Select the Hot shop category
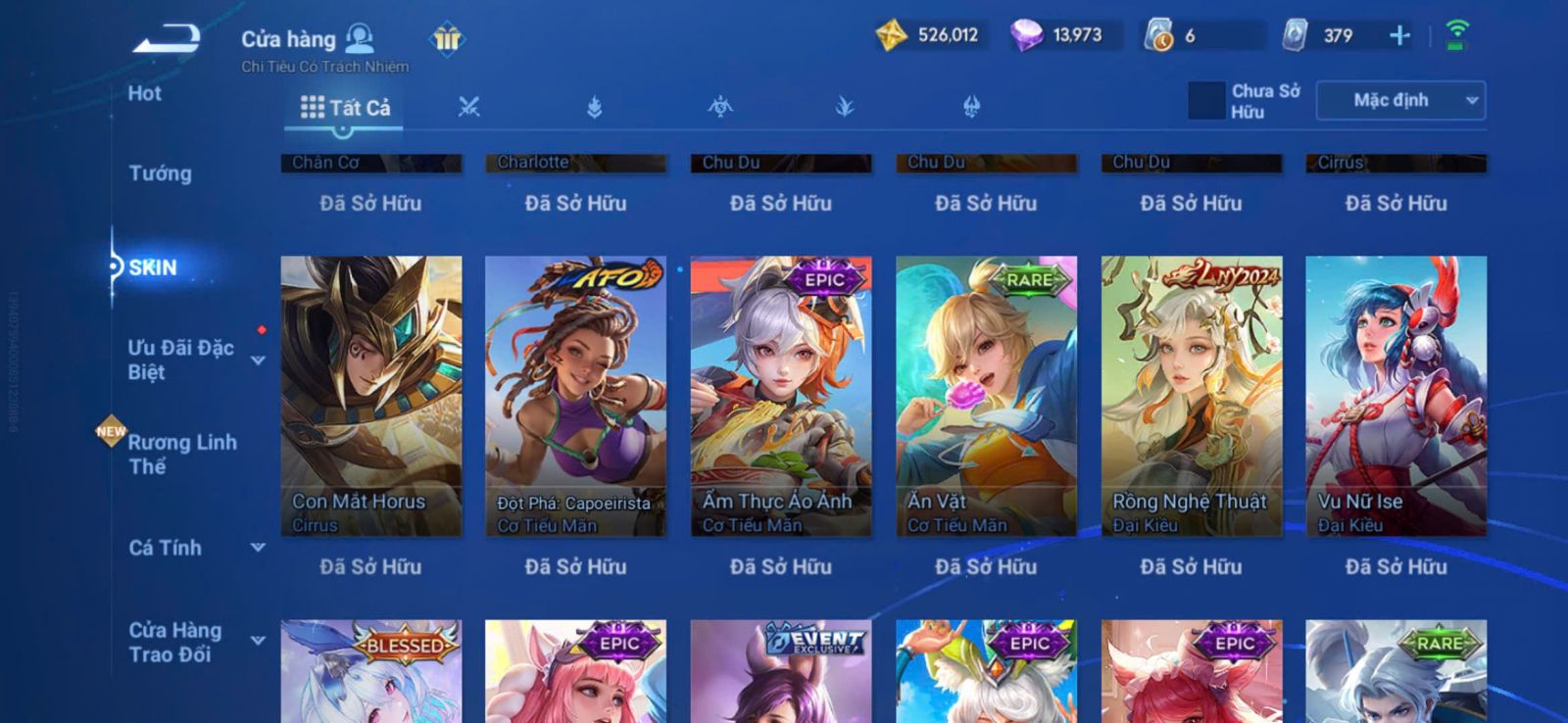The height and width of the screenshot is (723, 1568). pyautogui.click(x=145, y=94)
